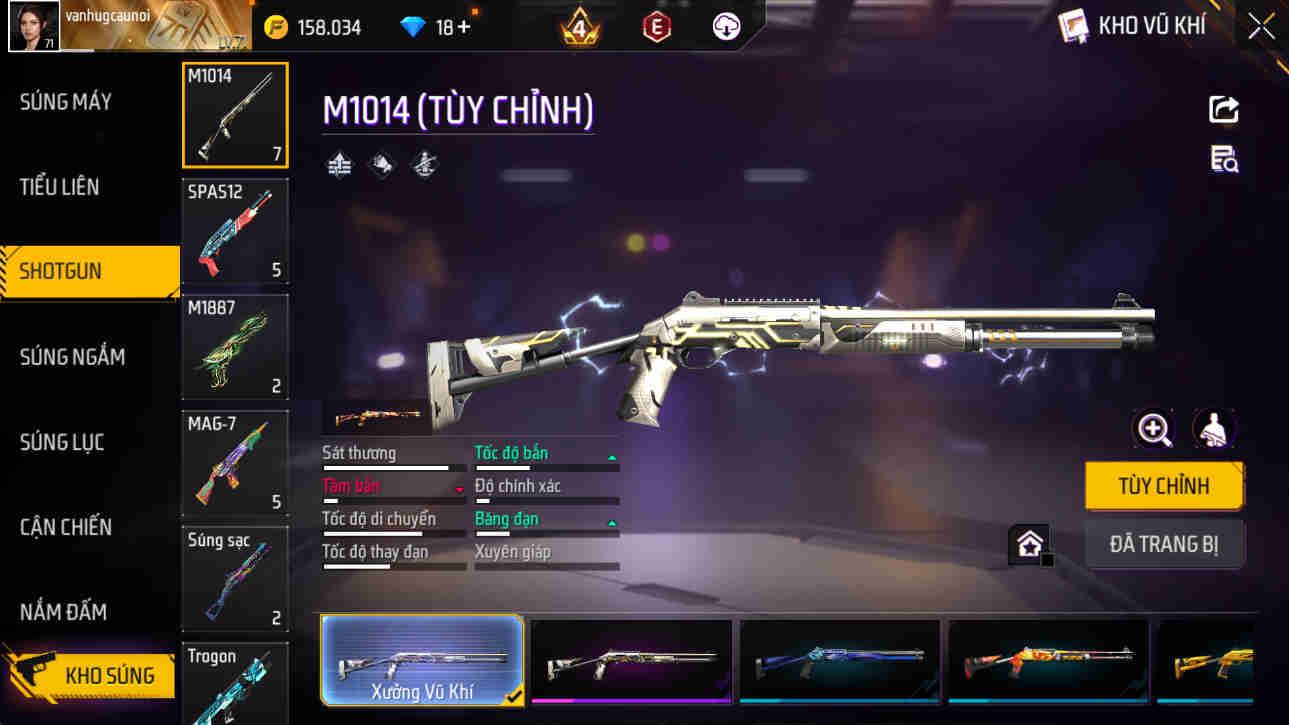The image size is (1289, 725).
Task: Open the CẬN CHIẾN weapon category
Action: click(65, 527)
